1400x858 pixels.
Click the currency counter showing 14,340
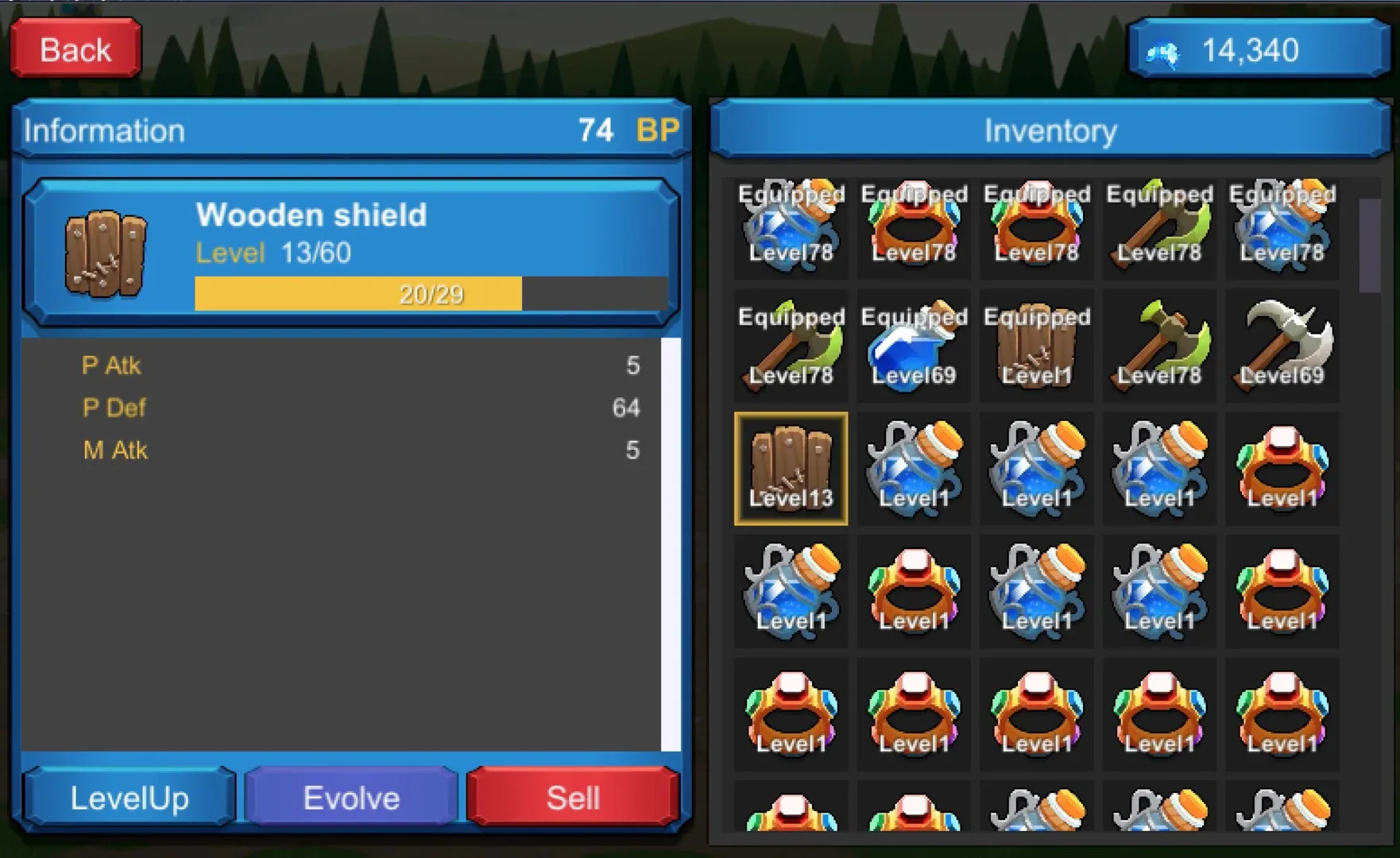[1258, 50]
